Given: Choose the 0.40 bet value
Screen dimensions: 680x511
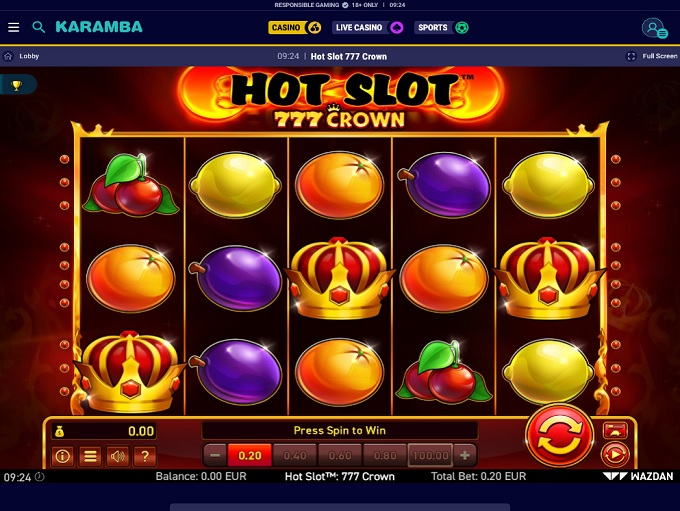Looking at the screenshot, I should (x=295, y=456).
